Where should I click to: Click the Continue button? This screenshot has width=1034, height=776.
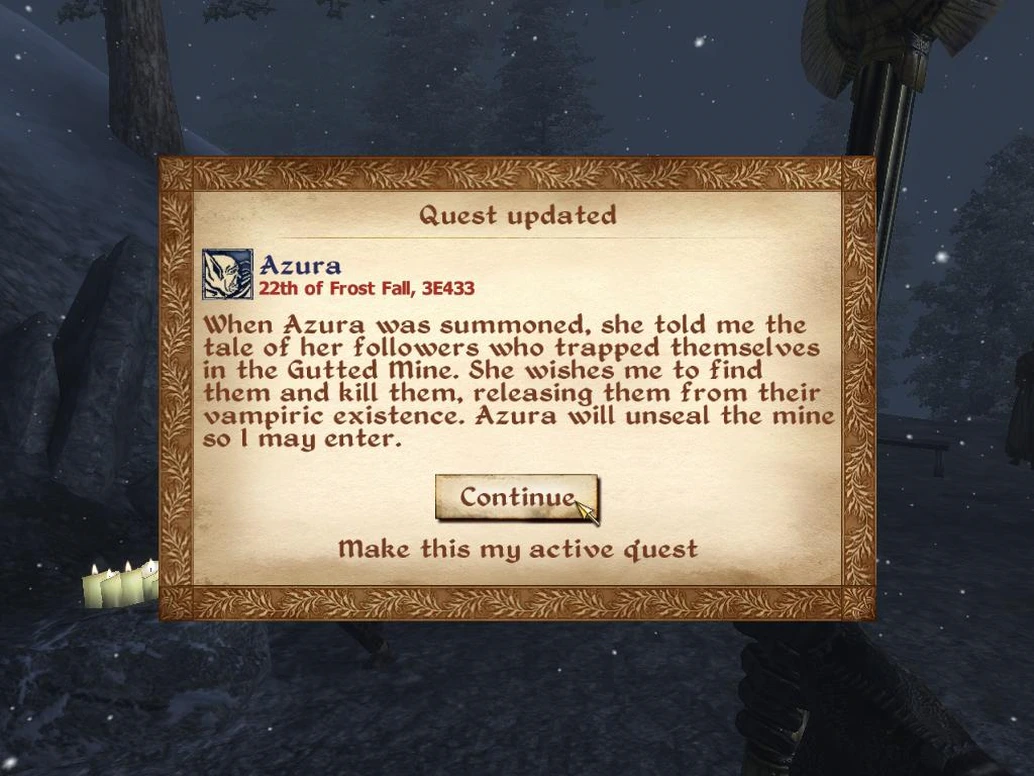coord(516,497)
